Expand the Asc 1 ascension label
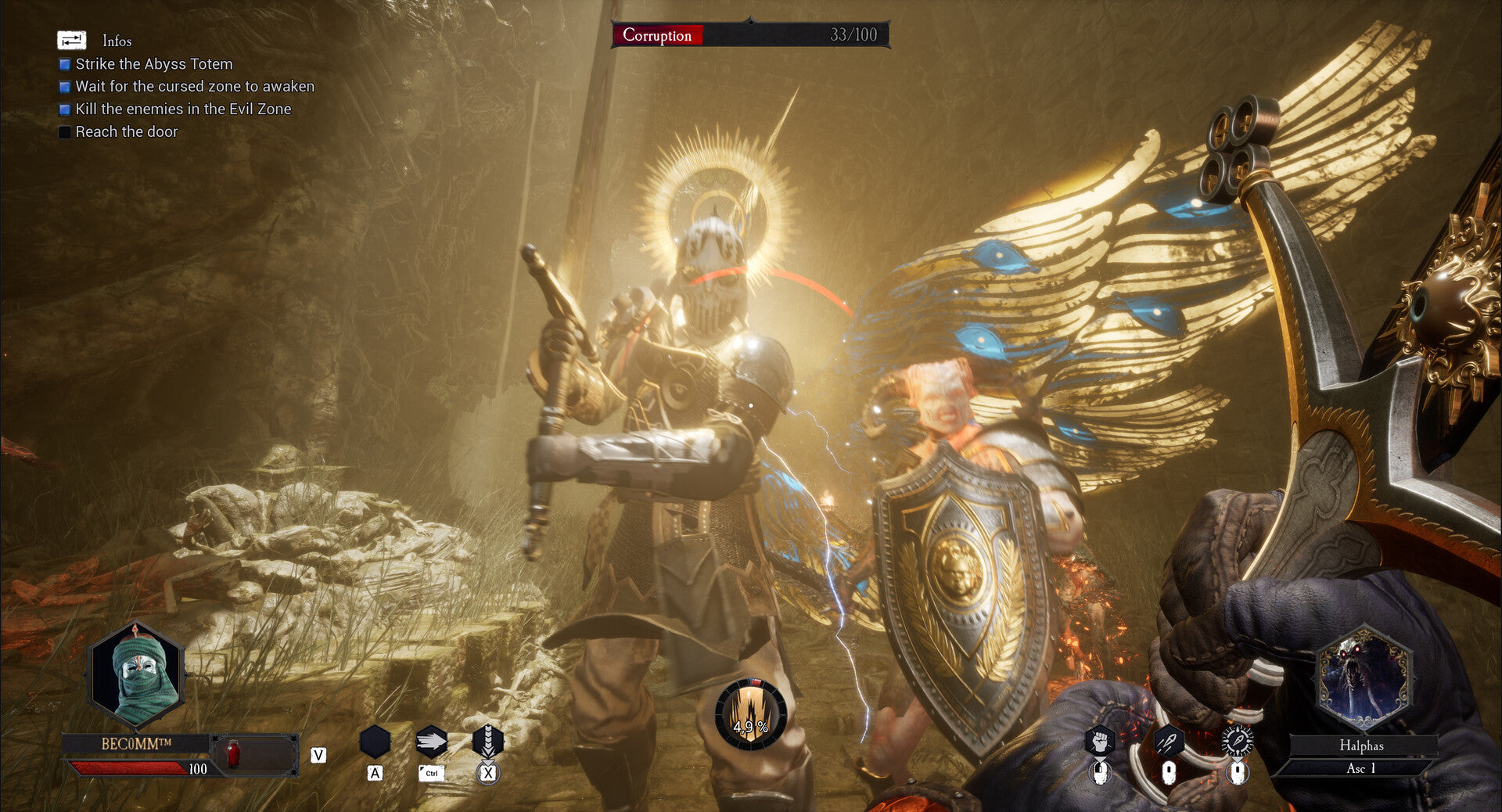Screen dimensions: 1502x812 (1361, 768)
